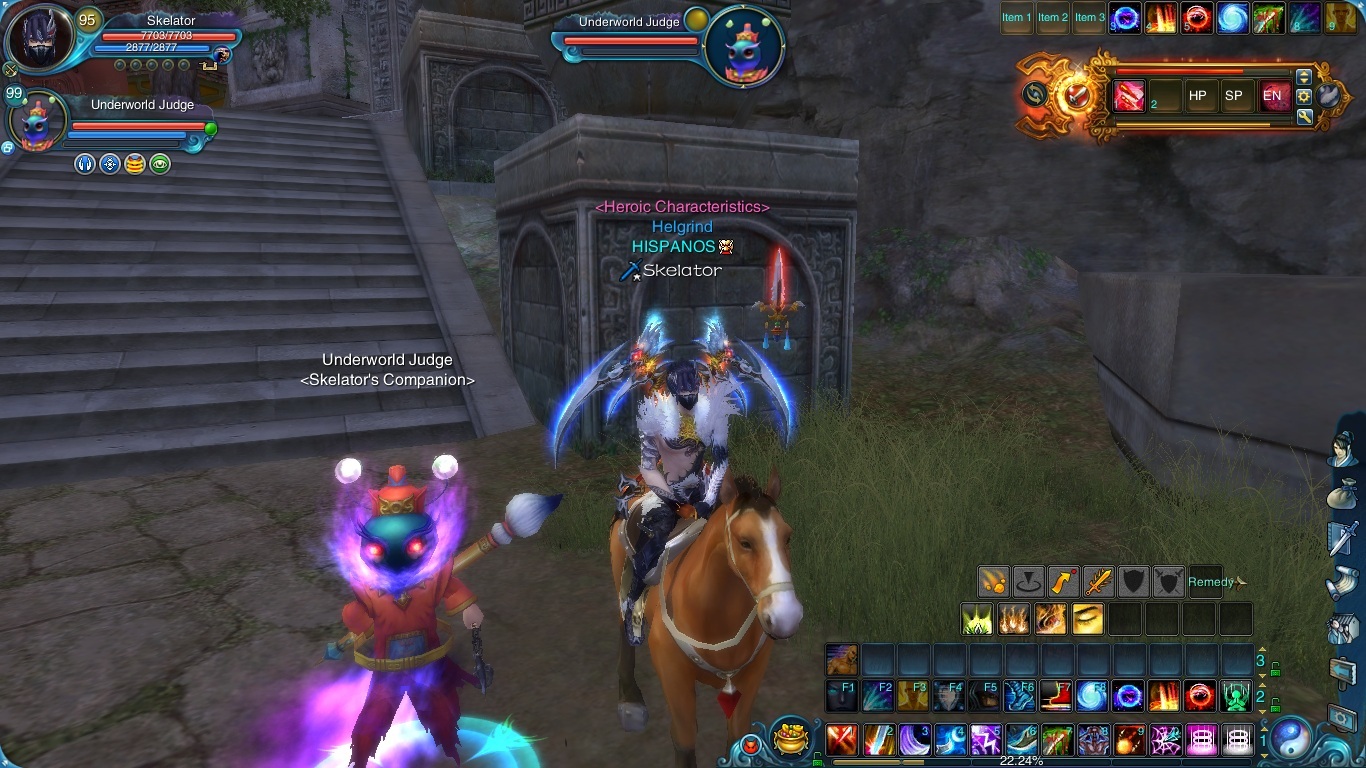Viewport: 1366px width, 768px height.
Task: Select Skelator's player portrait
Action: 40,39
